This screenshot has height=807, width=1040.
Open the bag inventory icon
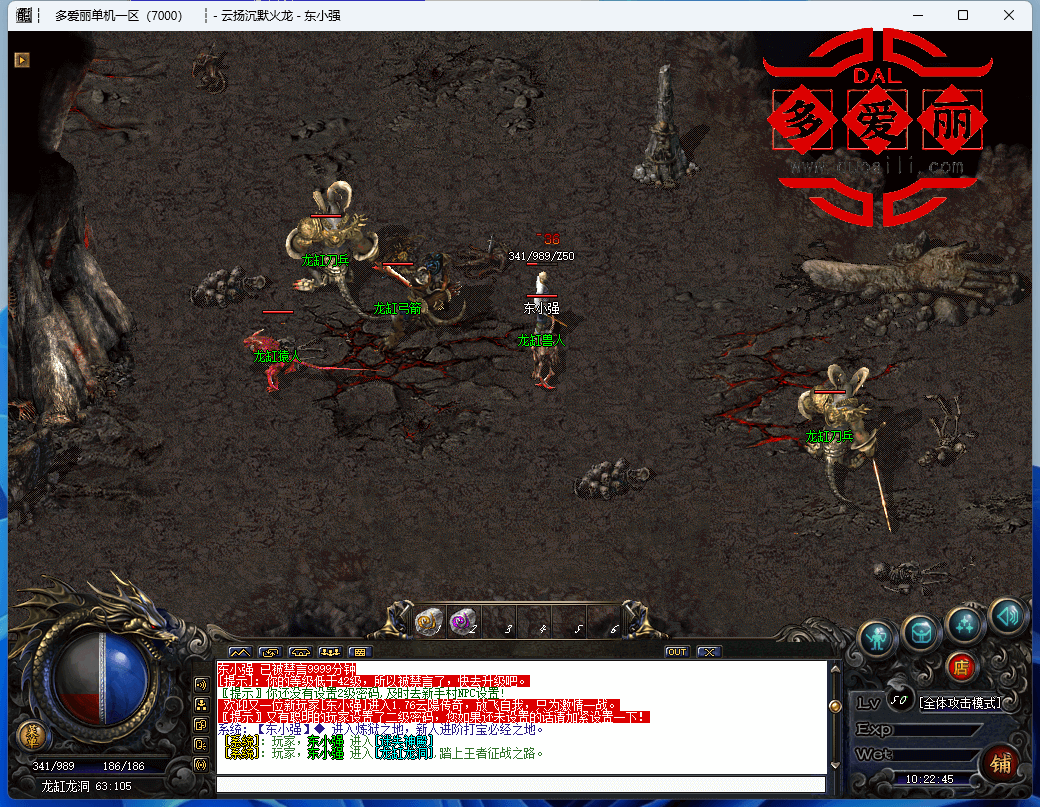click(x=921, y=632)
